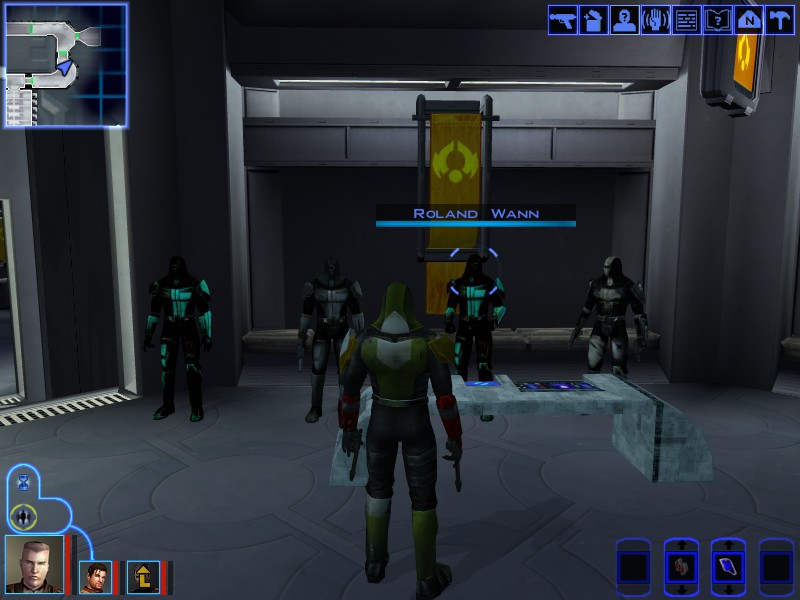Viewport: 800px width, 600px height.
Task: Open the Messages log icon
Action: (x=686, y=20)
